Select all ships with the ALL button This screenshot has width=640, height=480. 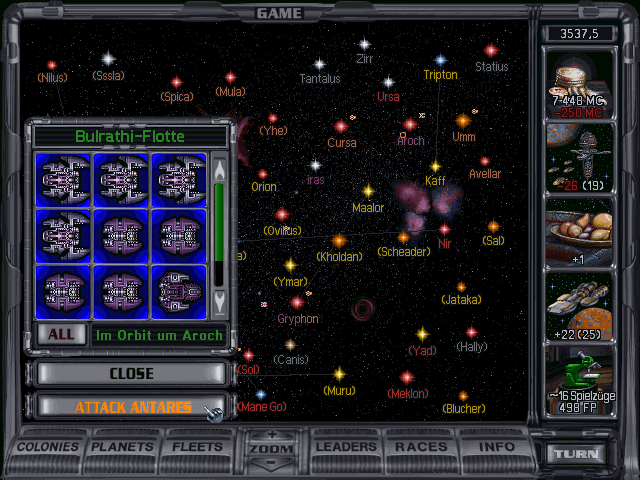[61, 335]
